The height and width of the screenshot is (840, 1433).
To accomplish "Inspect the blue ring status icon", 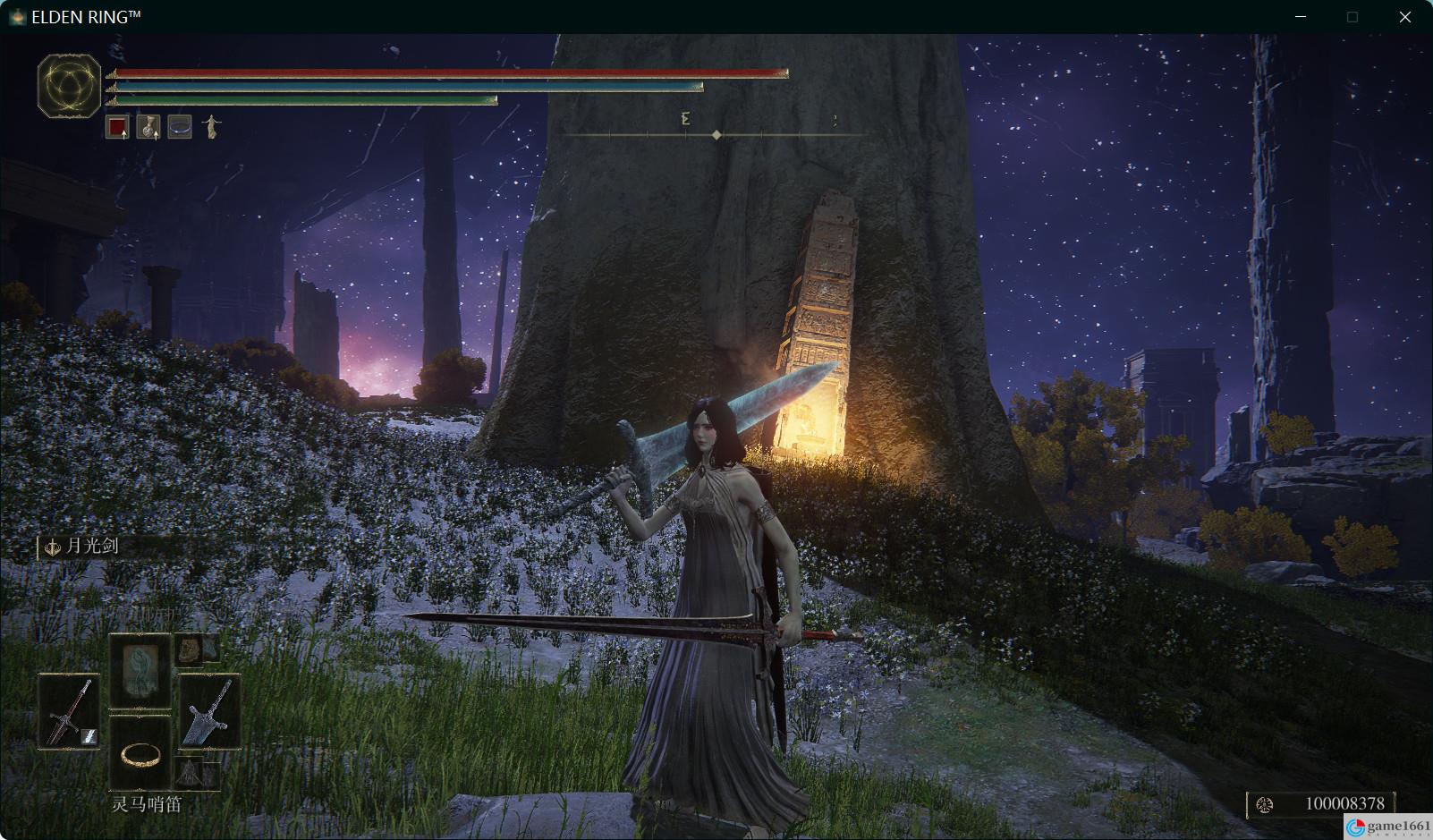I will click(179, 127).
